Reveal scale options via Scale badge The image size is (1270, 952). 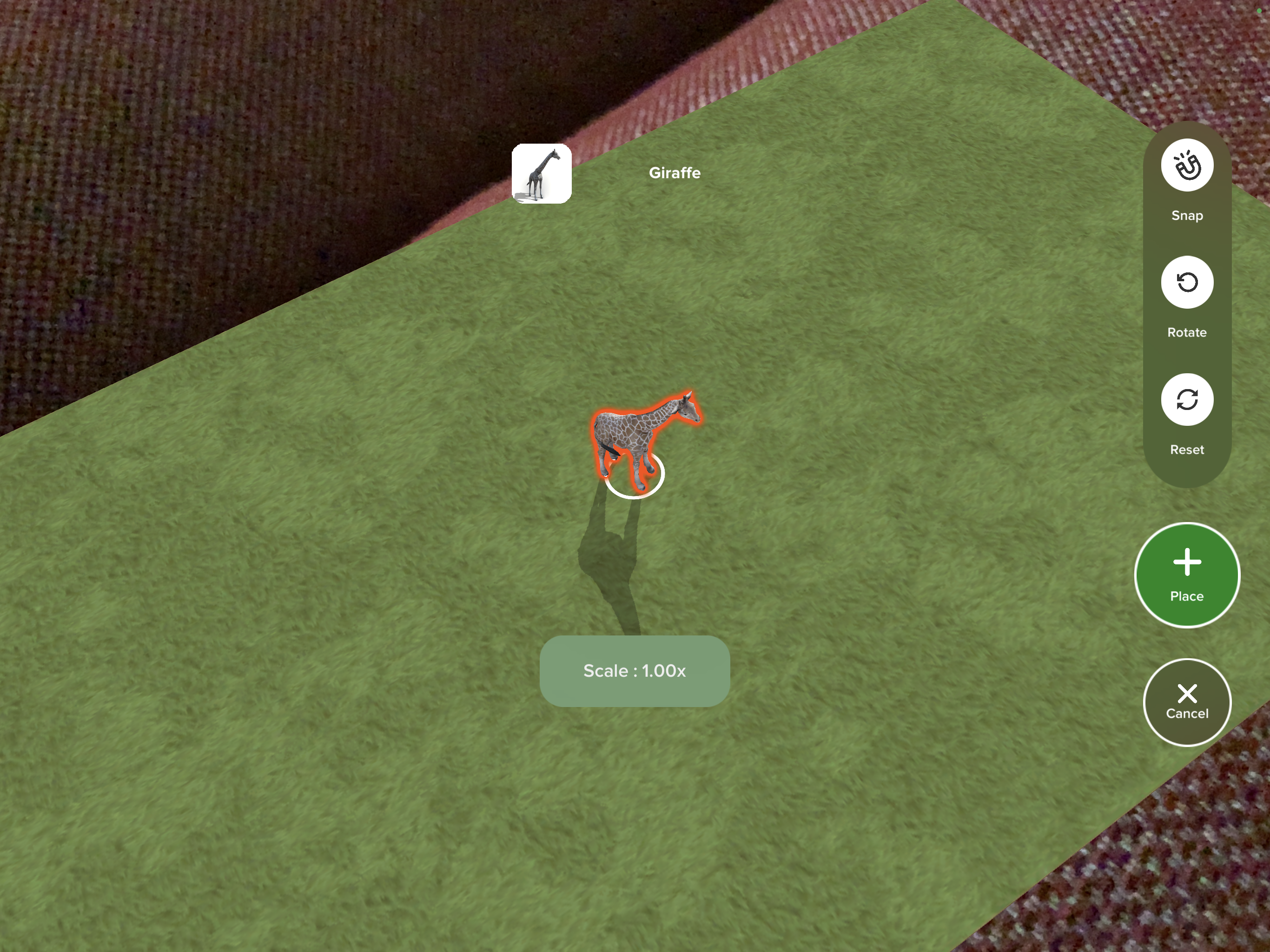(x=634, y=671)
